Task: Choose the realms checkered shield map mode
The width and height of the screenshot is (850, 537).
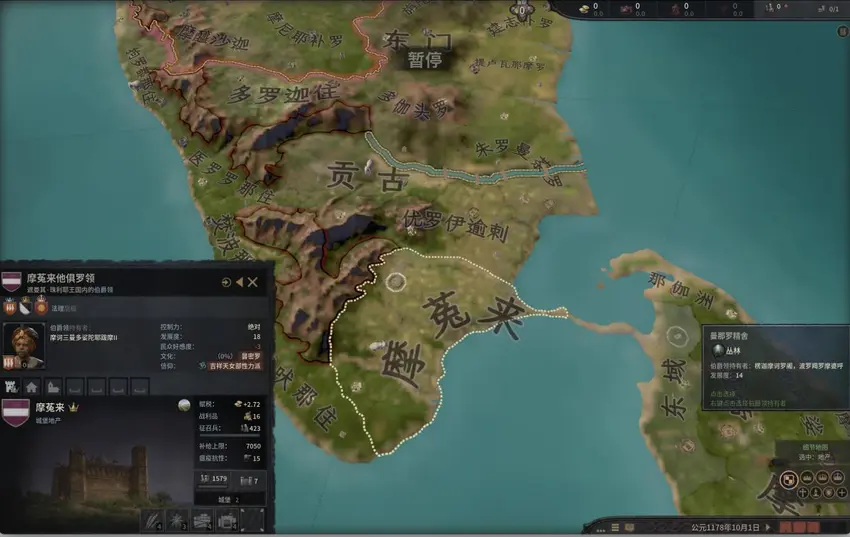Action: [790, 480]
